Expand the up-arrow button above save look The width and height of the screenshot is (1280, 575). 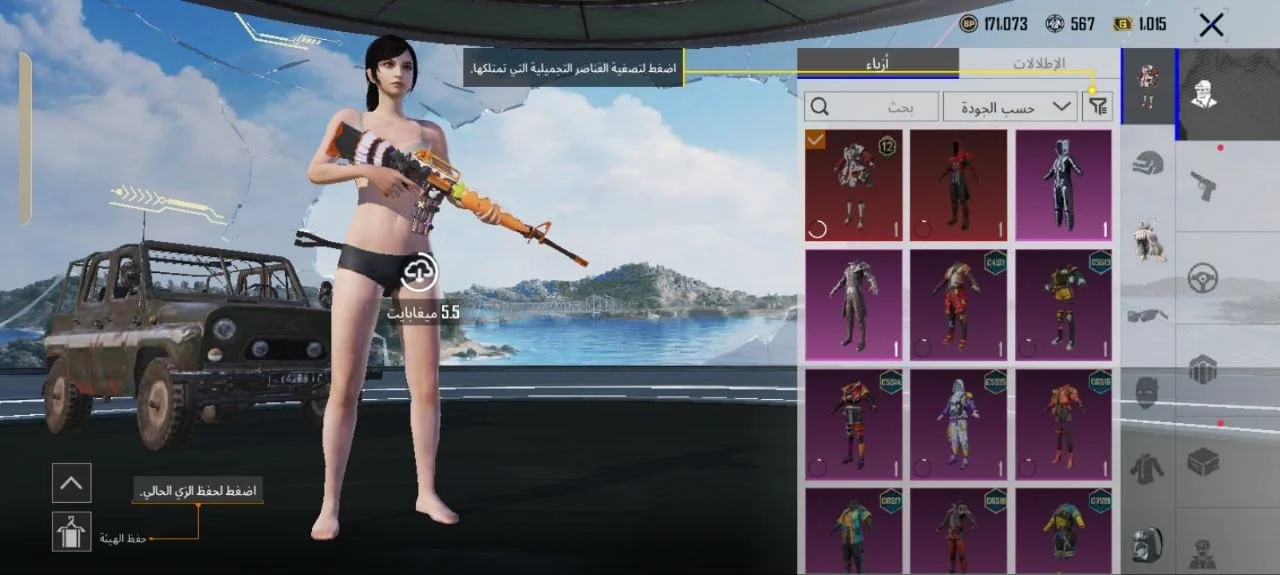tap(72, 483)
